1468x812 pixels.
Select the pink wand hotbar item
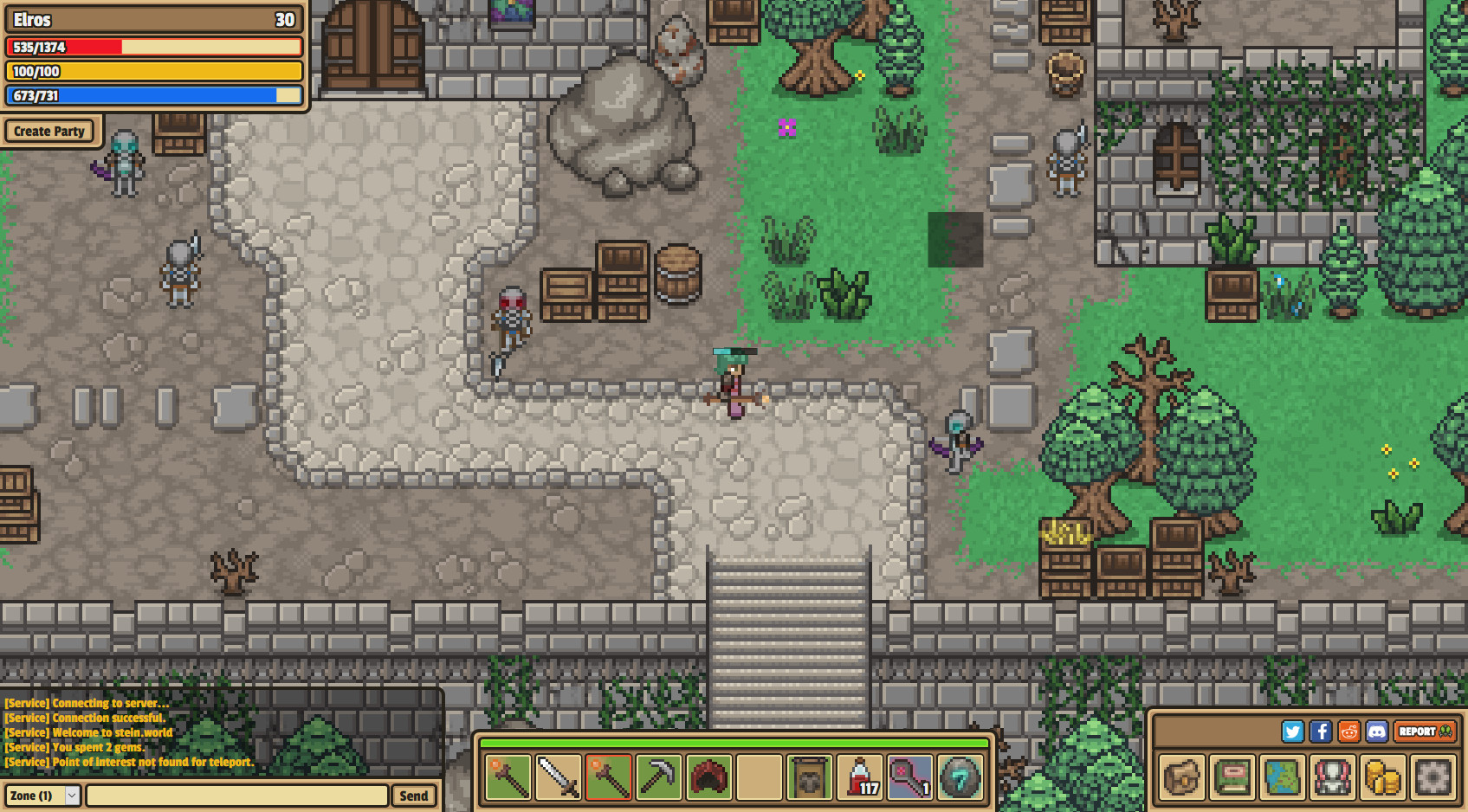pos(909,777)
